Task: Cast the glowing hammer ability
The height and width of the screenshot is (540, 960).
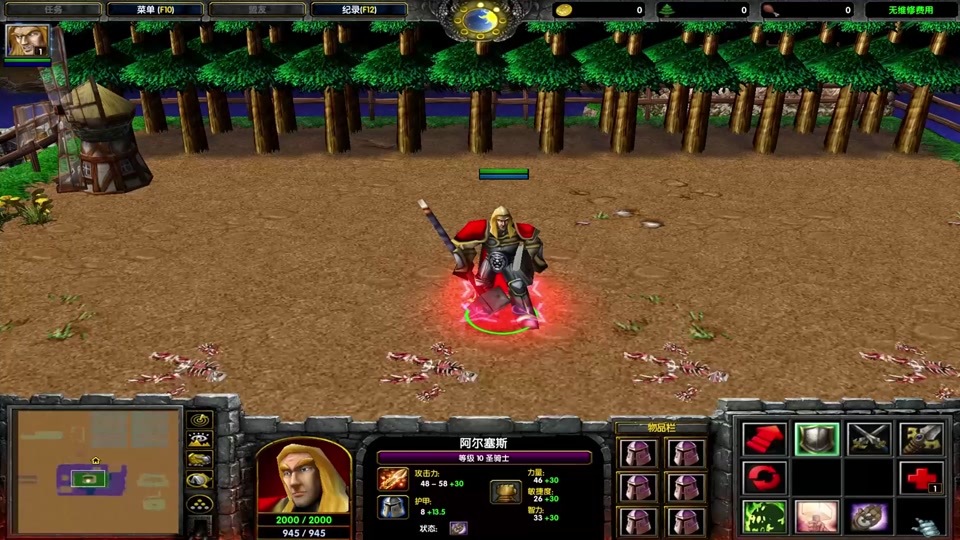Action: point(816,517)
